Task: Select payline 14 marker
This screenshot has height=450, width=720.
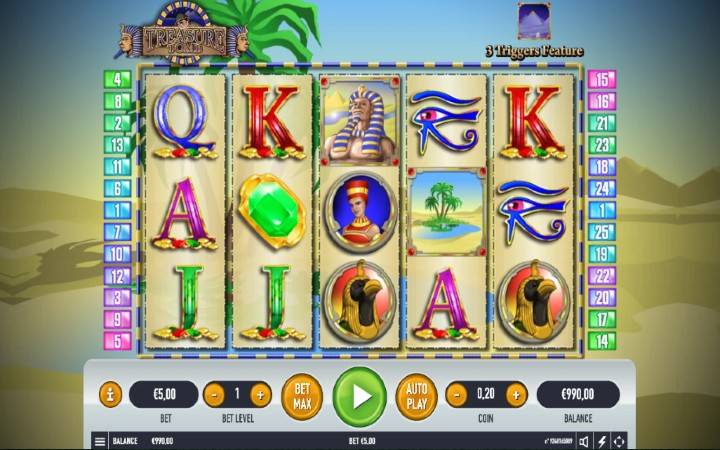Action: pos(602,341)
